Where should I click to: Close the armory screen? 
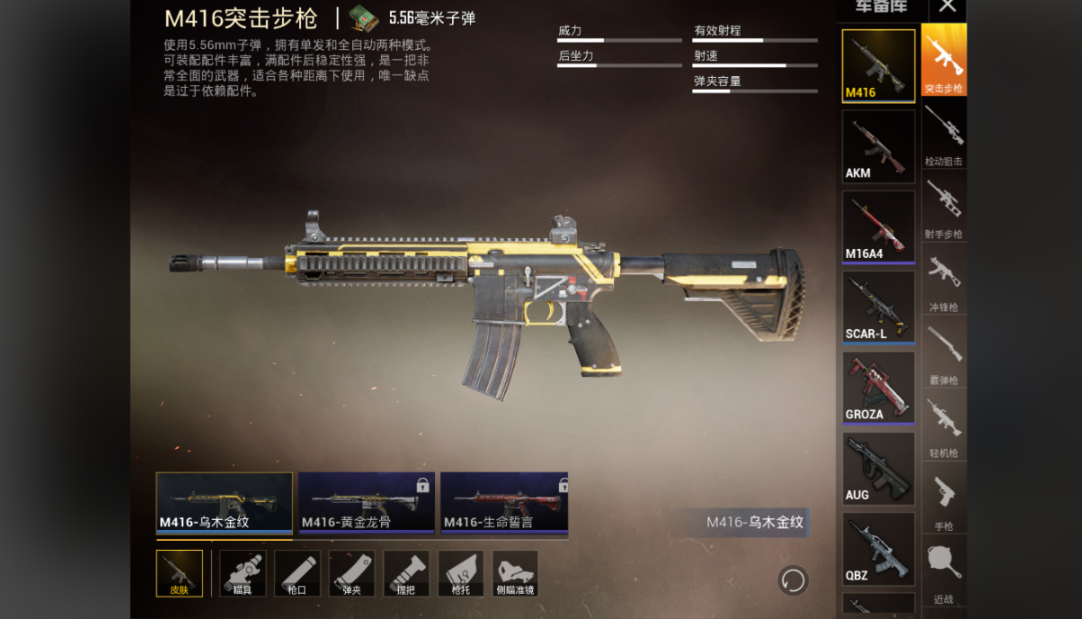click(x=947, y=8)
